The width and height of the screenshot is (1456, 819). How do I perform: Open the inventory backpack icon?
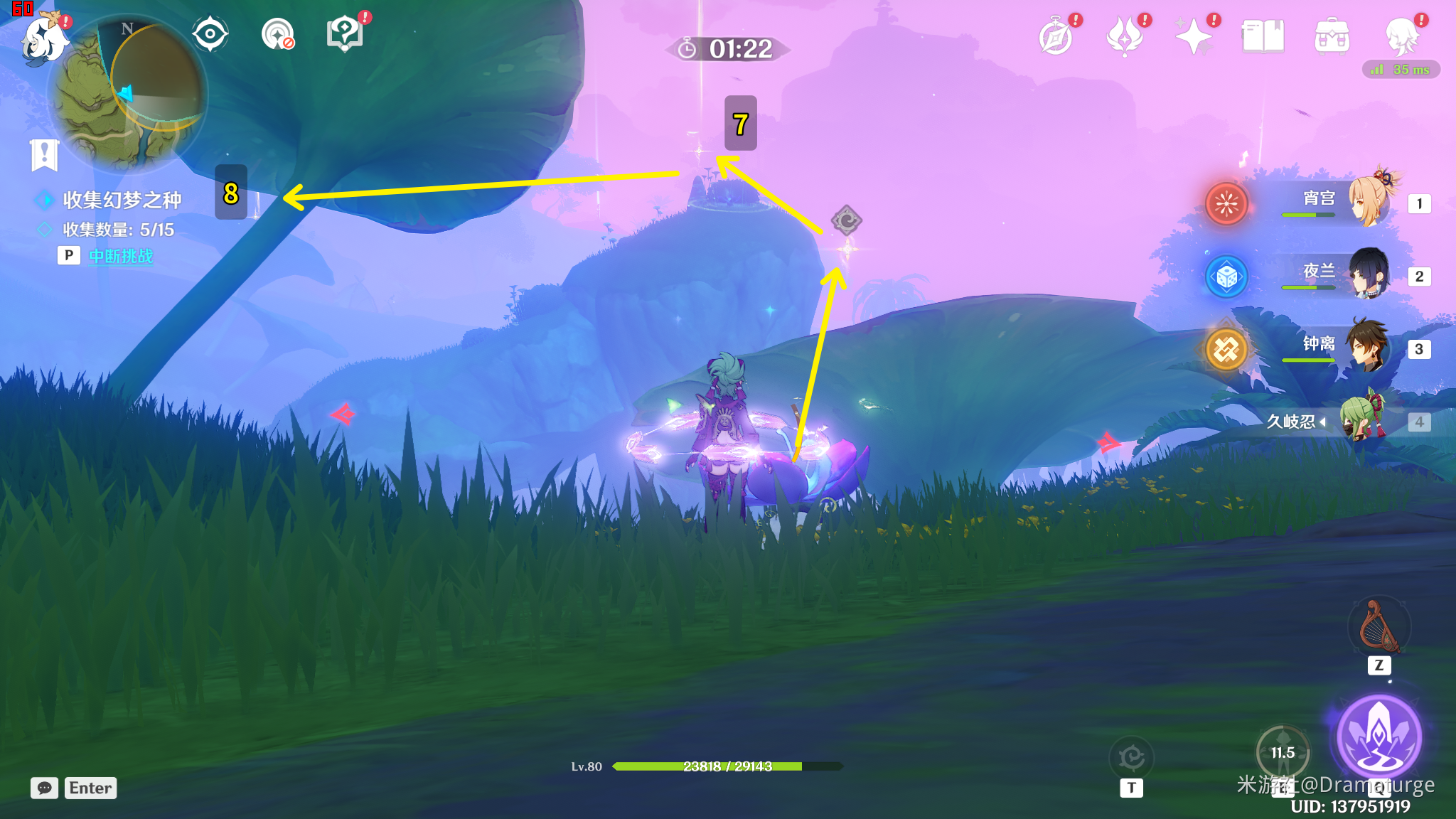pyautogui.click(x=1332, y=37)
